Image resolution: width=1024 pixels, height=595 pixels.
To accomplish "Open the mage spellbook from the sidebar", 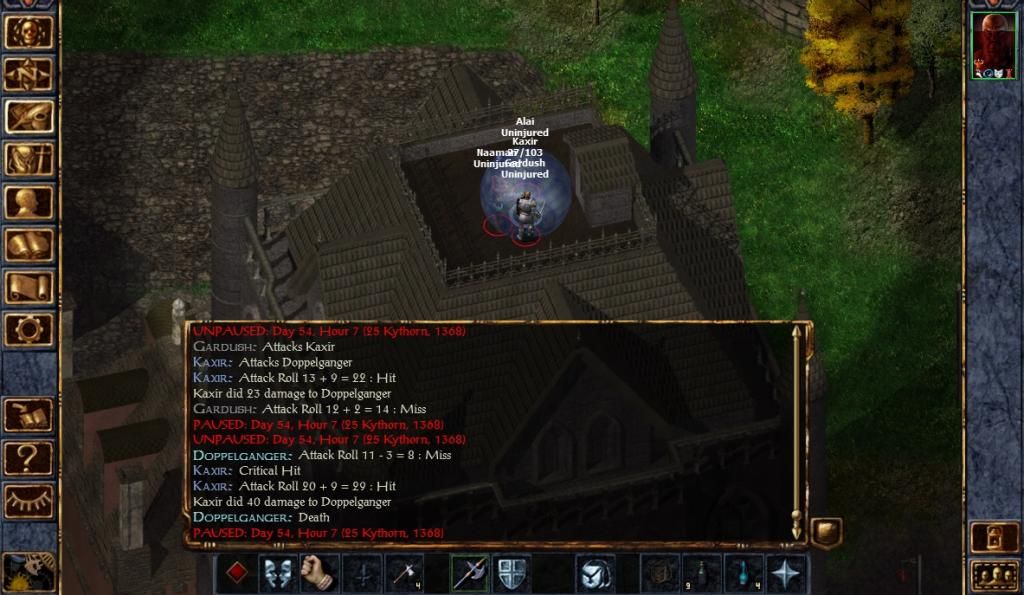I will [29, 245].
